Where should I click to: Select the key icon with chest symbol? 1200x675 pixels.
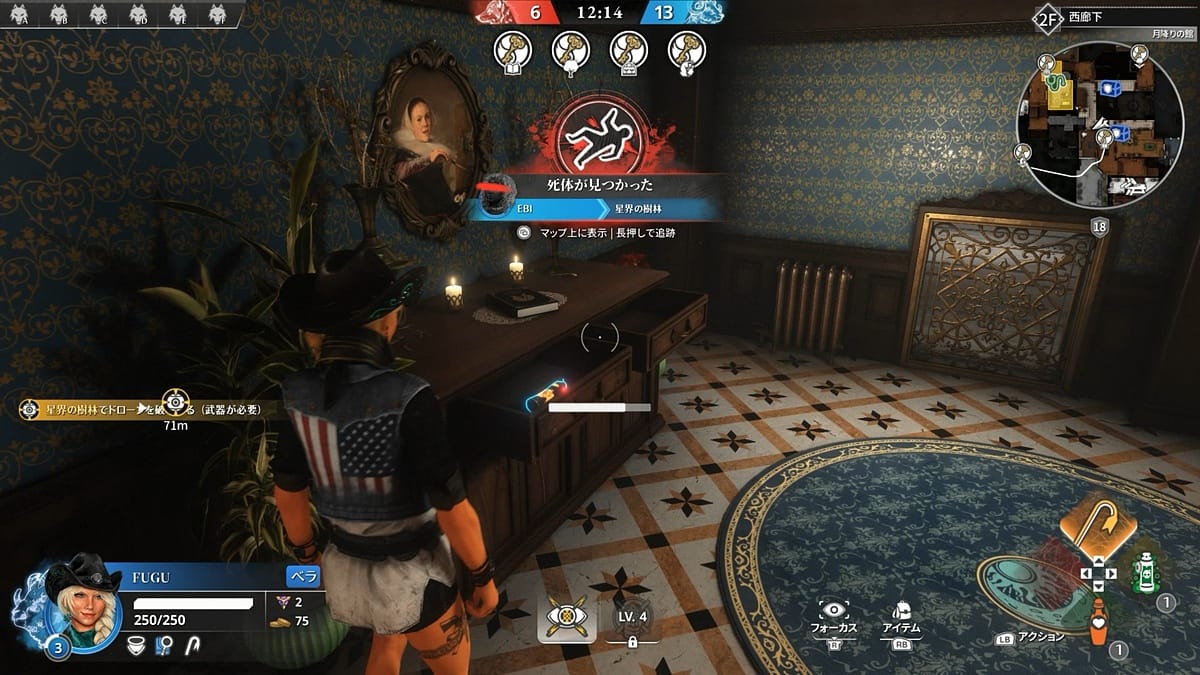629,50
